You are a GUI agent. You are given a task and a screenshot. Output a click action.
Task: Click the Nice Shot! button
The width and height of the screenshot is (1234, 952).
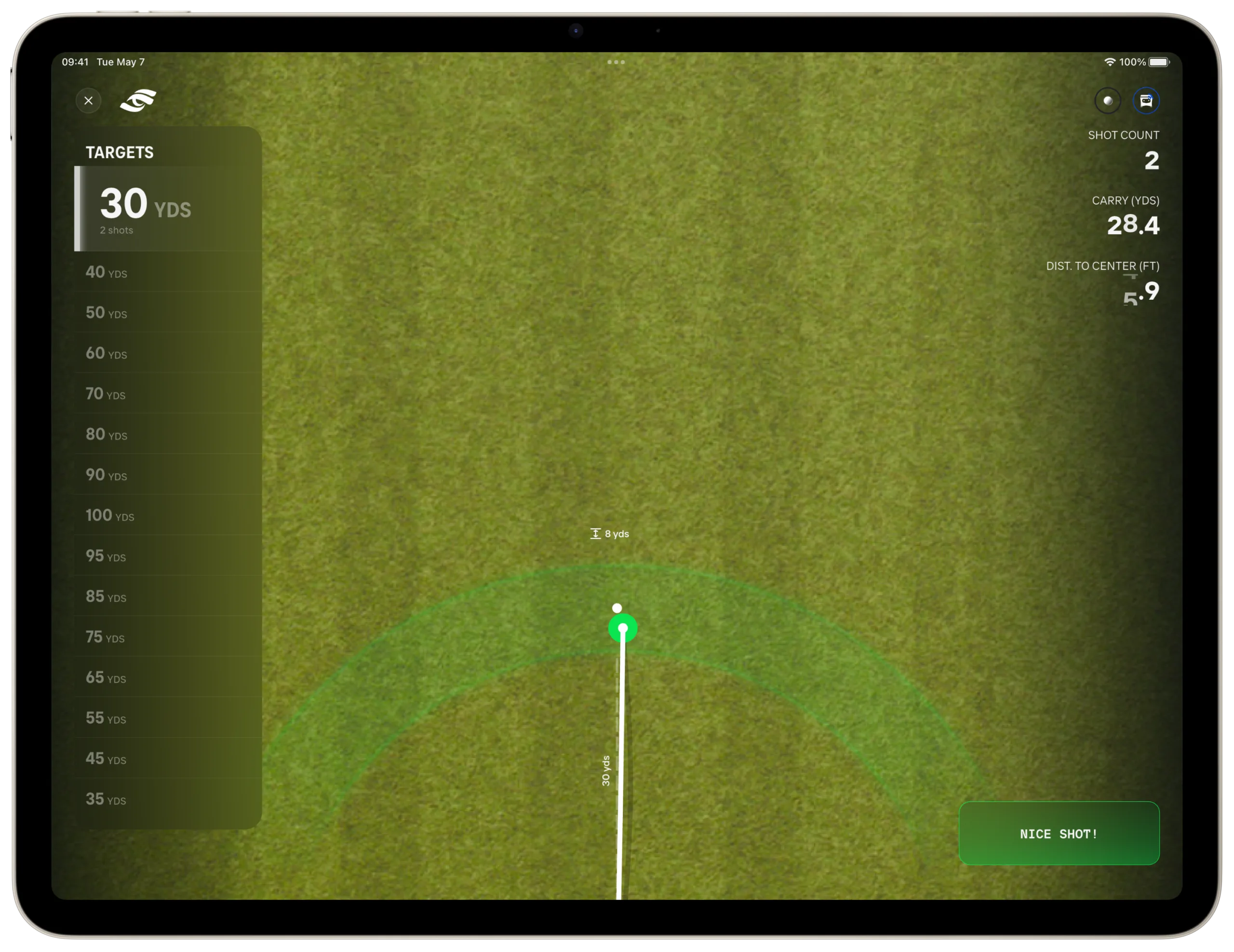(x=1059, y=833)
